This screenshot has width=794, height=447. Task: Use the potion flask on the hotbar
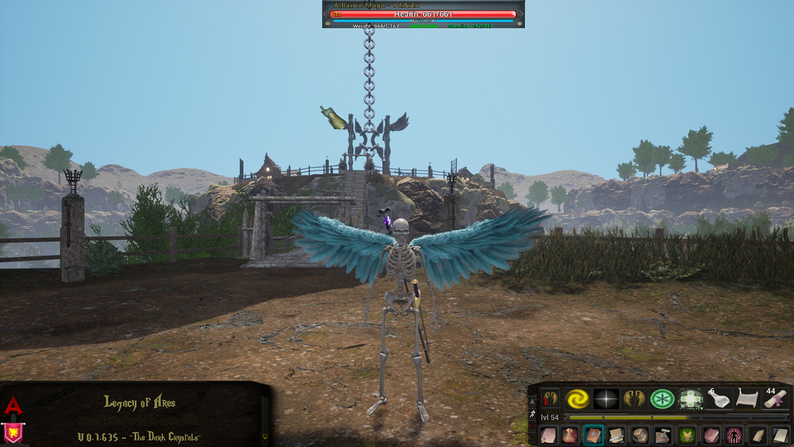pos(719,399)
